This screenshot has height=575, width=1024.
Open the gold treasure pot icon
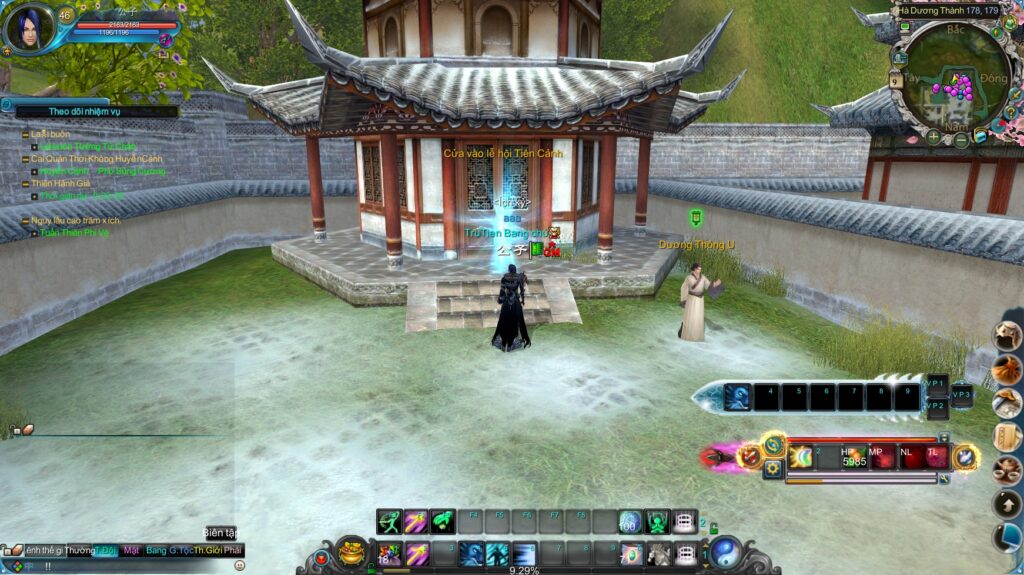[x=351, y=550]
